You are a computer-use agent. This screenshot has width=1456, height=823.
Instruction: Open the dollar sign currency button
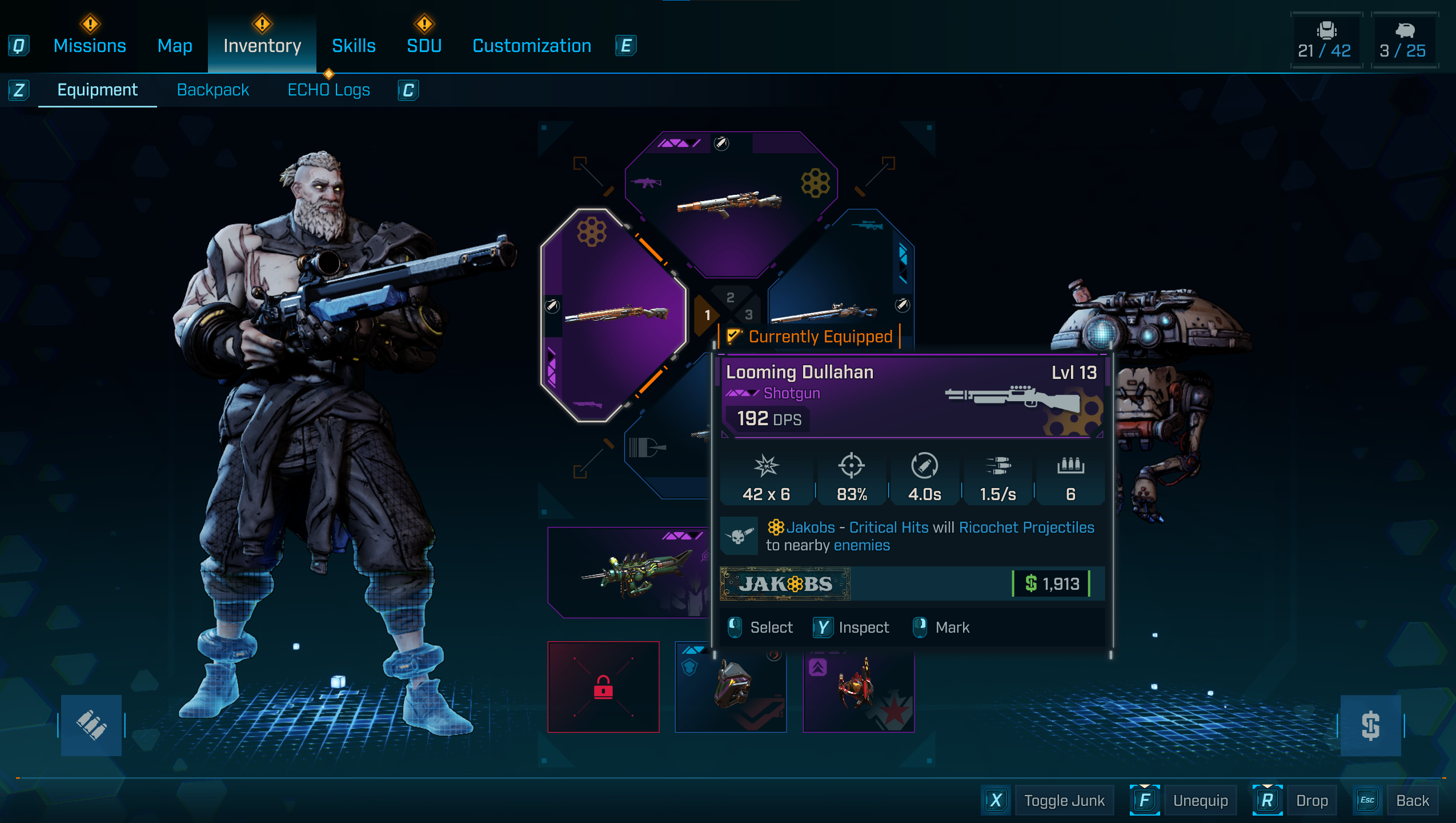[x=1370, y=725]
